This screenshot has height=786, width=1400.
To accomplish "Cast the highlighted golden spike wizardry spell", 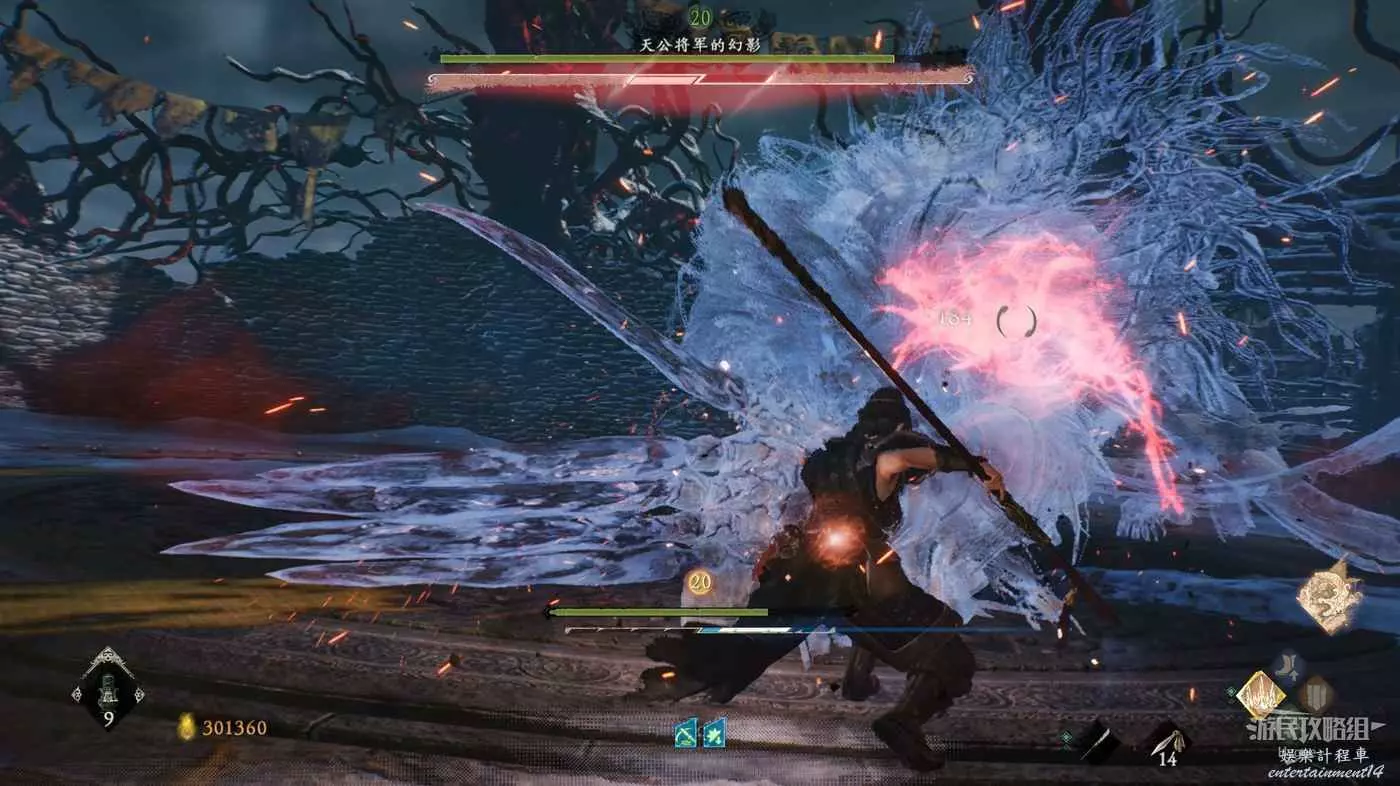I will [1261, 694].
